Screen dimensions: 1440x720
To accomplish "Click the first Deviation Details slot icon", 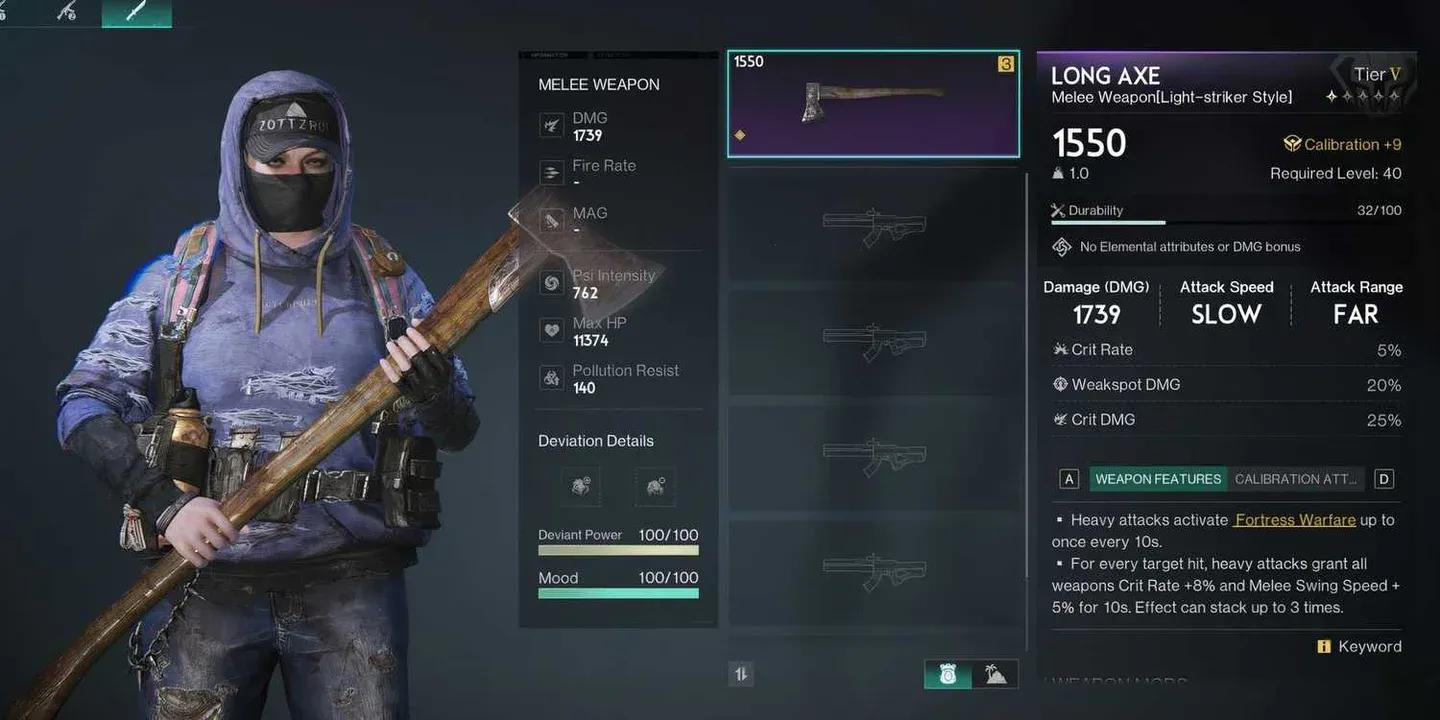I will coord(580,487).
